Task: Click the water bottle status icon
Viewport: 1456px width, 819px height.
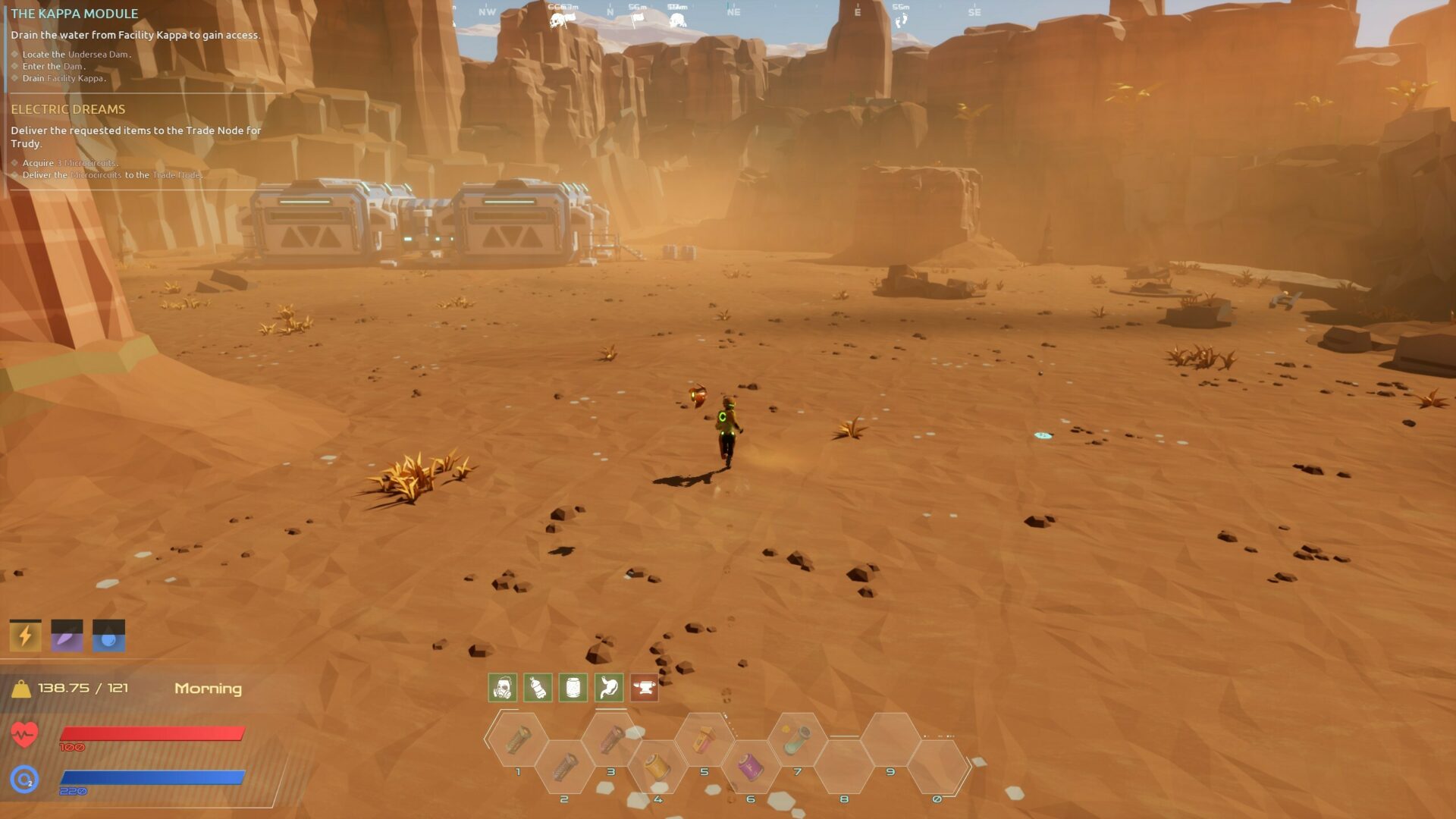Action: click(538, 688)
